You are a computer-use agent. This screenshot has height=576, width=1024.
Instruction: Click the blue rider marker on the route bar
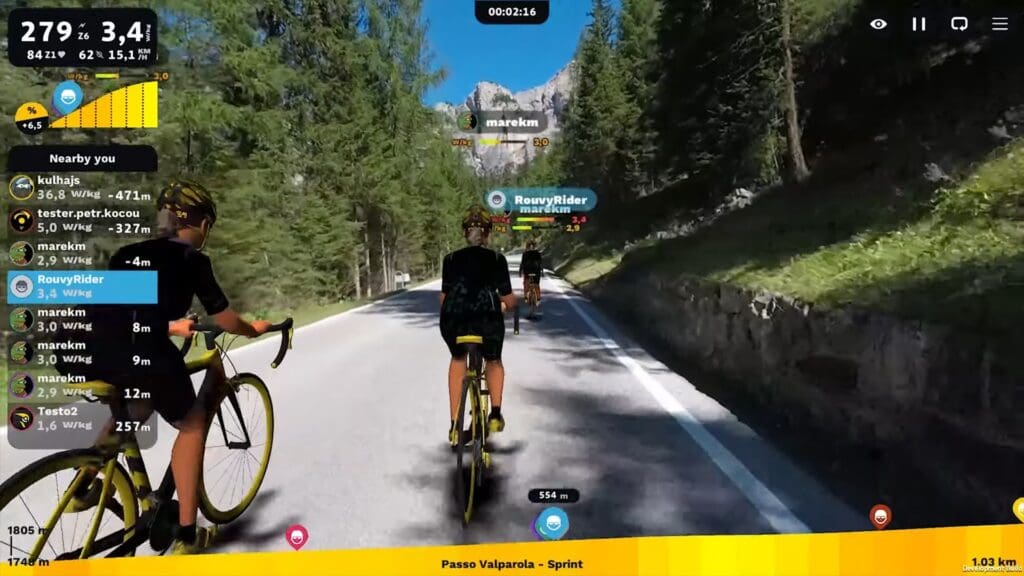point(553,522)
